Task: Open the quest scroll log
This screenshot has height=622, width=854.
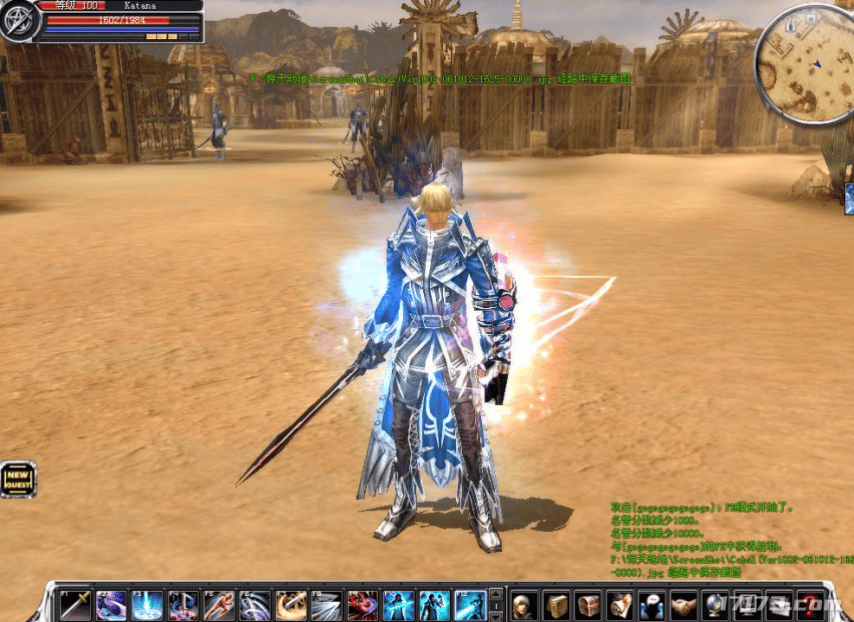Action: coord(620,605)
